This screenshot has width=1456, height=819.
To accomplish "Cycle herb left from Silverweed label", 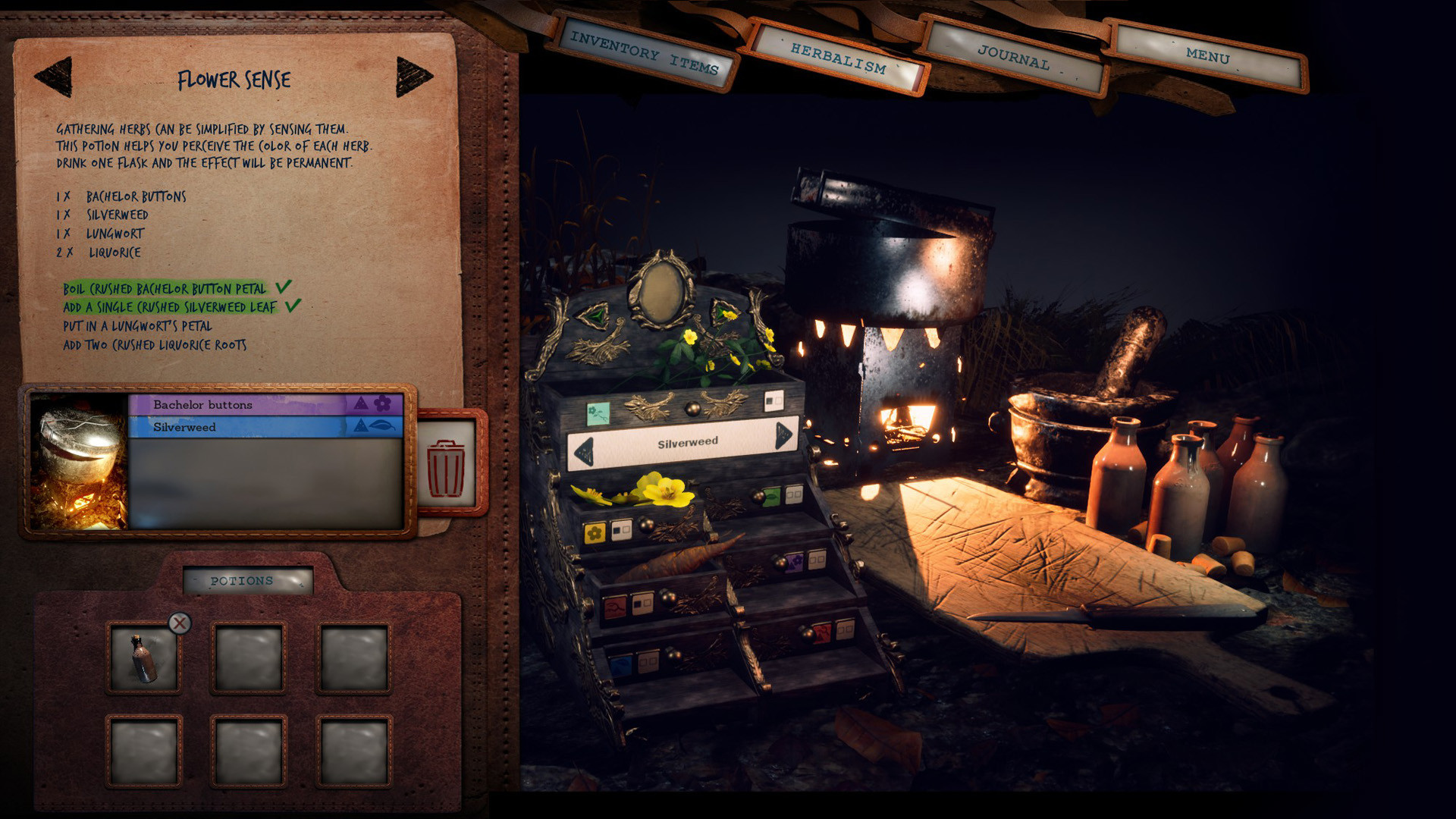I will 583,452.
